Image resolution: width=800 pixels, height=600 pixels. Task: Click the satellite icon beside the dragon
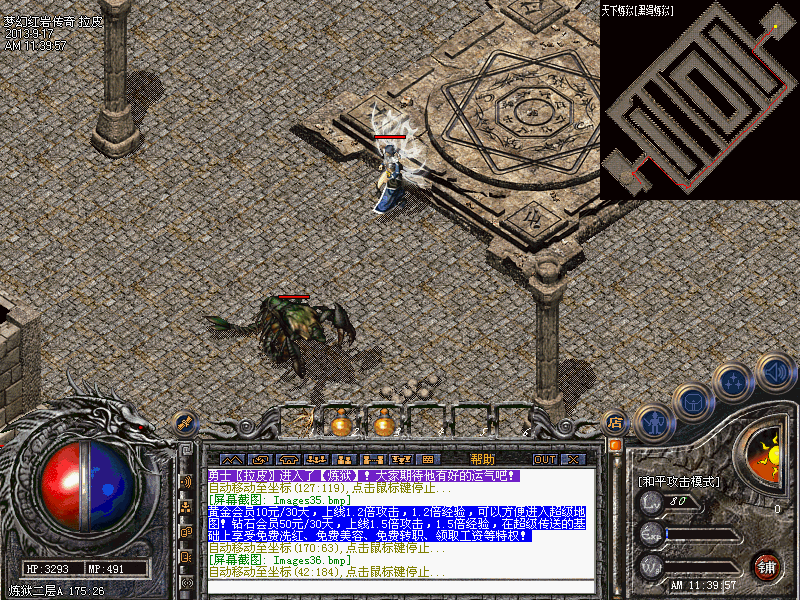point(183,423)
